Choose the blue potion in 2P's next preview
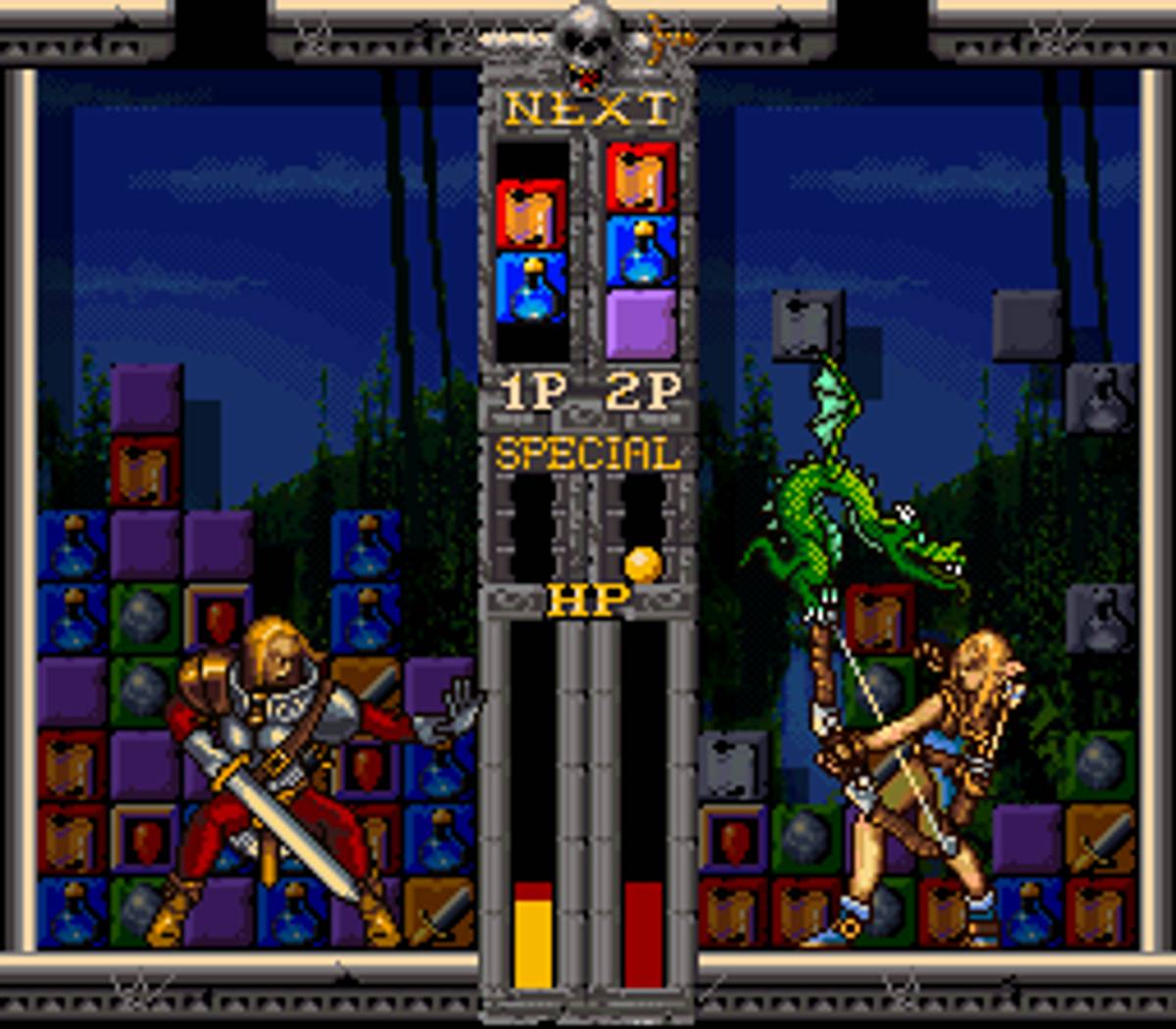 pos(641,251)
